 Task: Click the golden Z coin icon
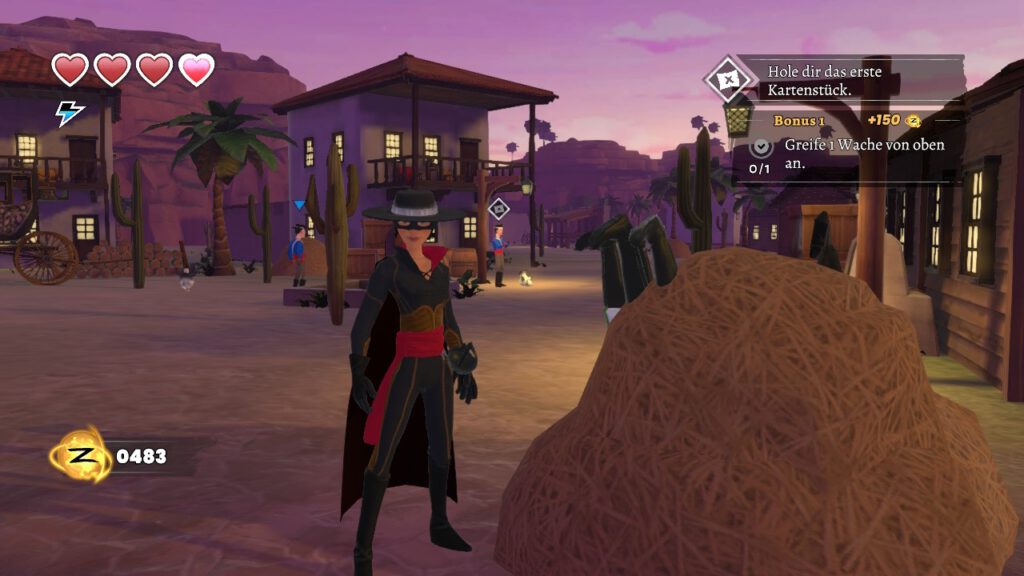point(81,457)
